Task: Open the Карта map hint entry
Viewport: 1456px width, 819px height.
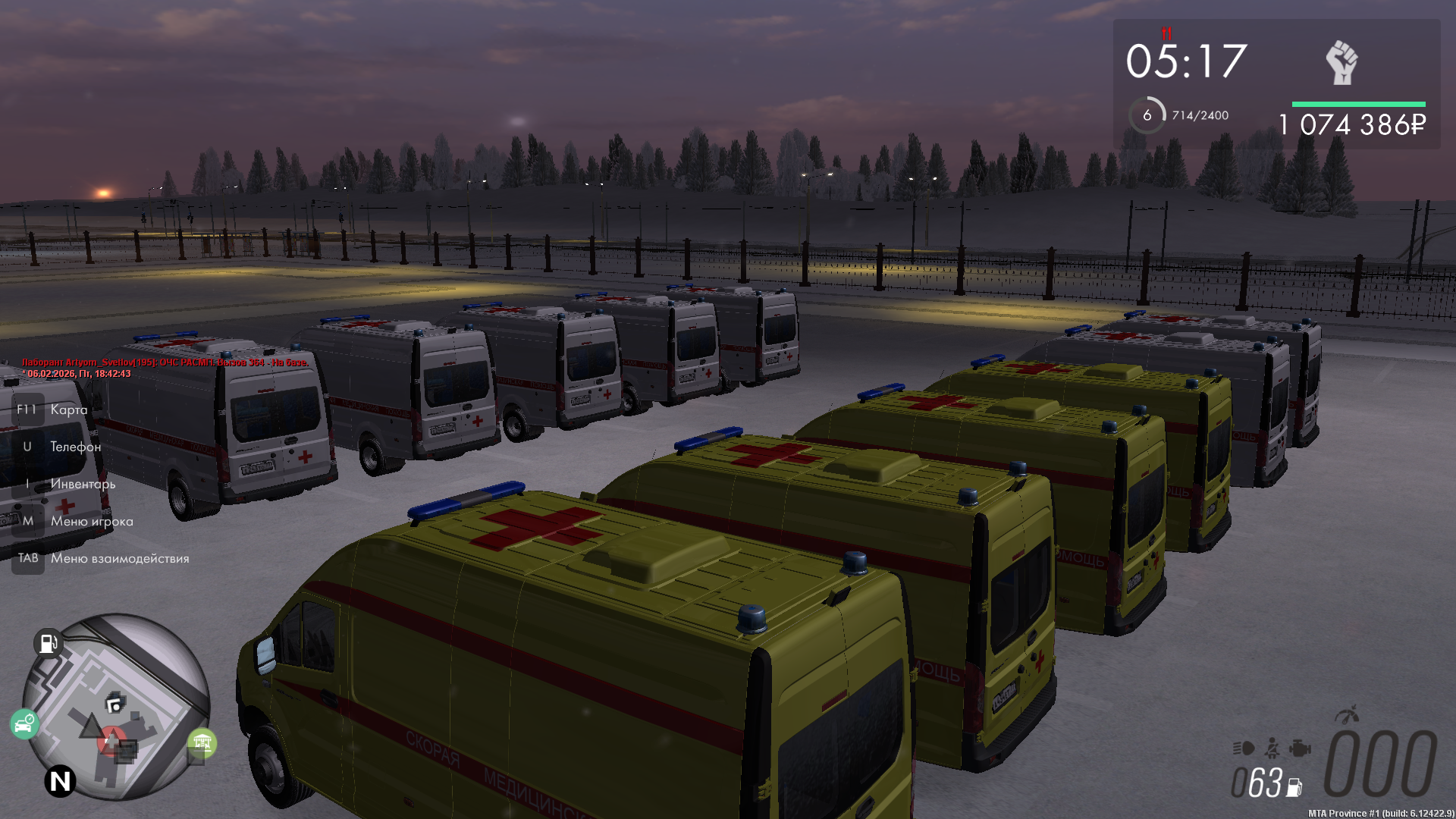Action: coord(68,409)
